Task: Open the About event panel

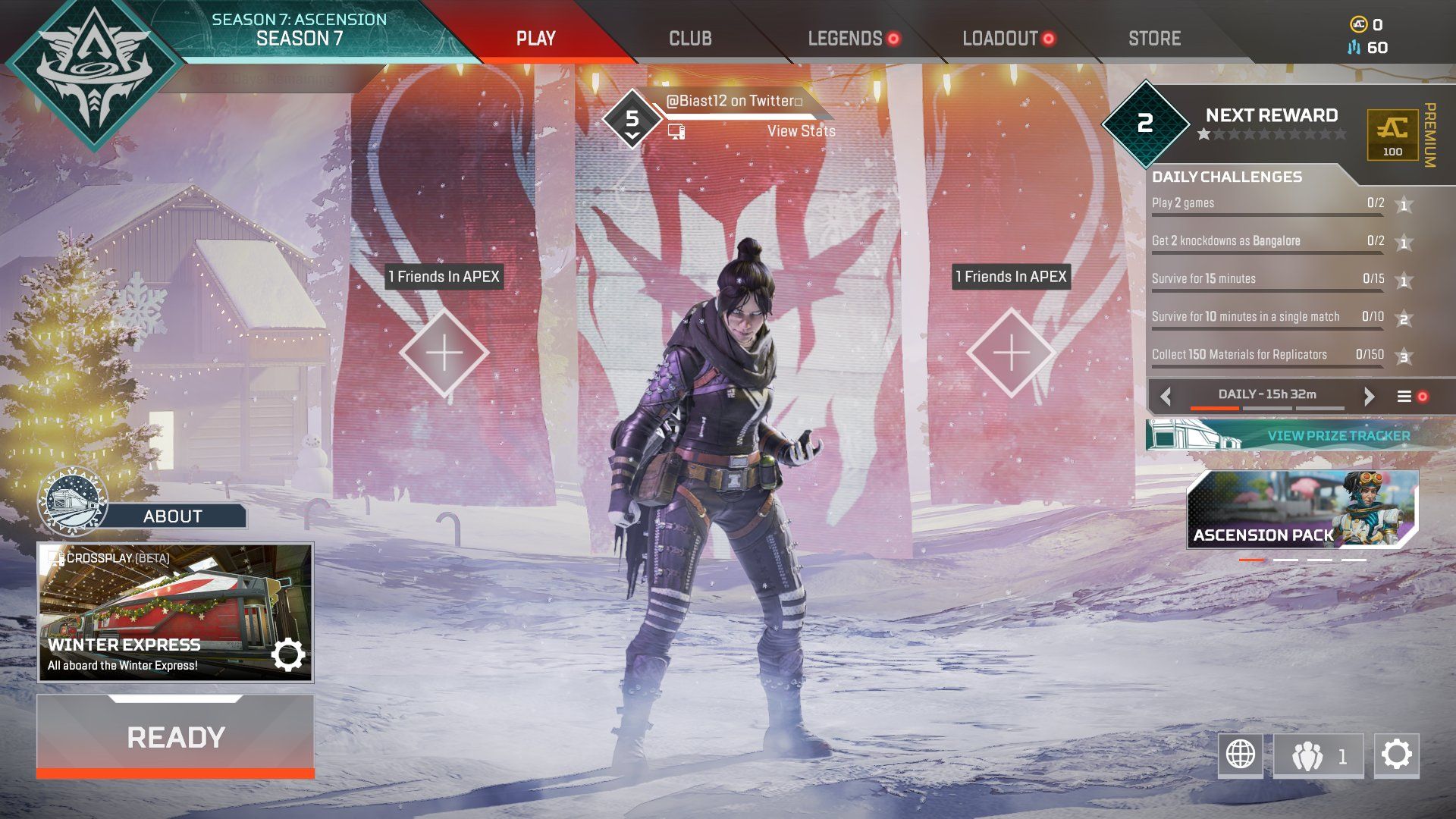Action: (172, 516)
